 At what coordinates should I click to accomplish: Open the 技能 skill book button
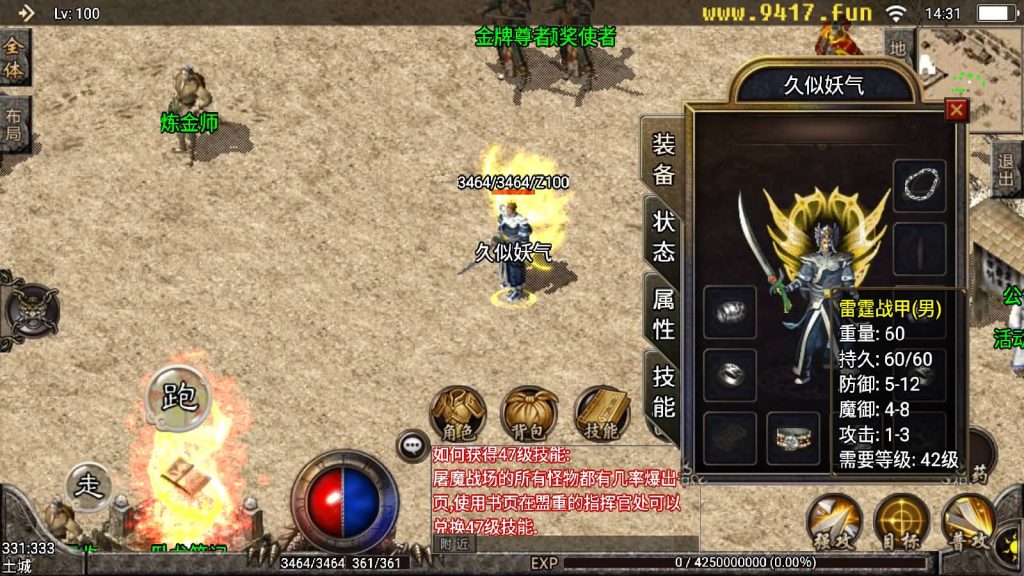602,412
